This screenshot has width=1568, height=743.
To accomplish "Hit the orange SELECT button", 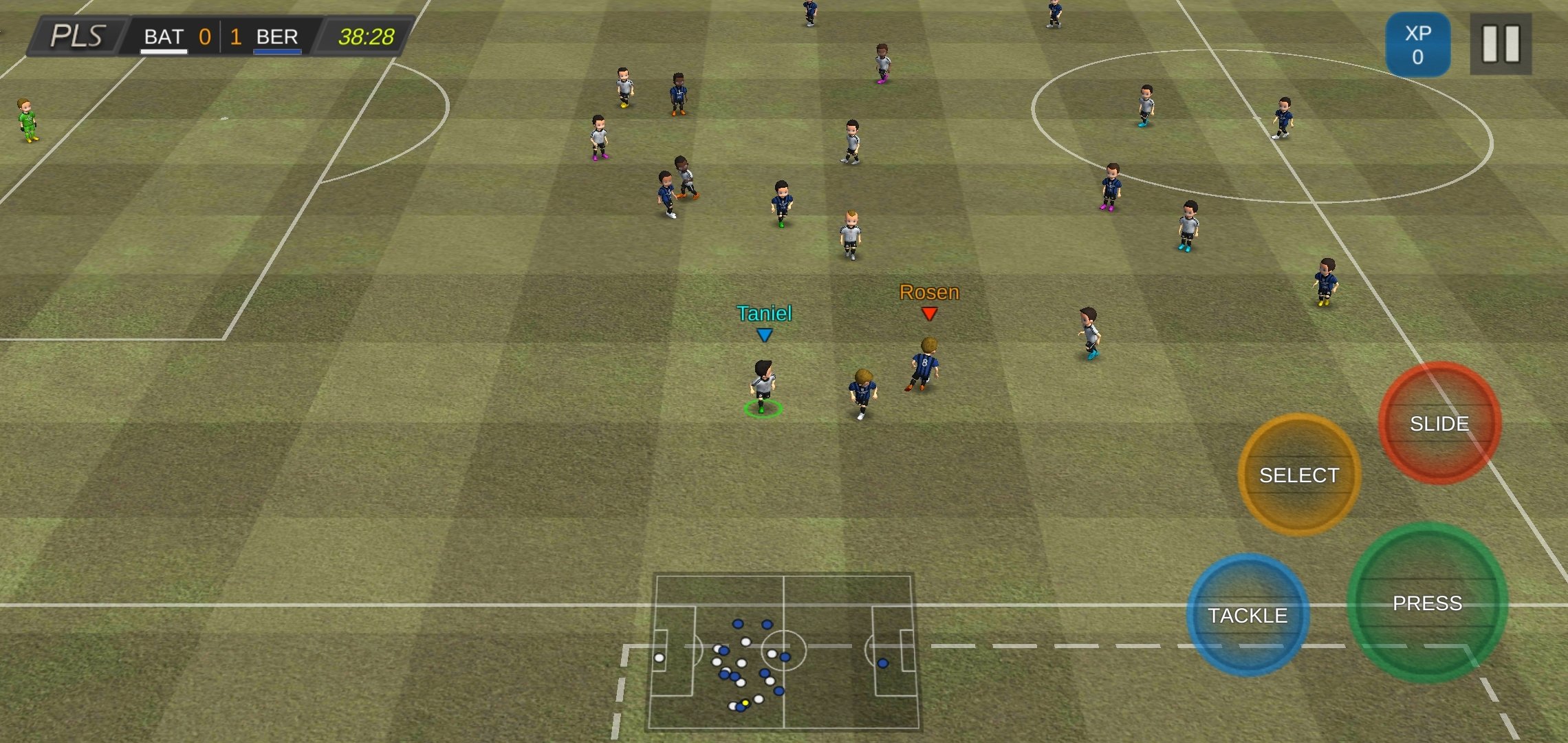I will [x=1298, y=475].
